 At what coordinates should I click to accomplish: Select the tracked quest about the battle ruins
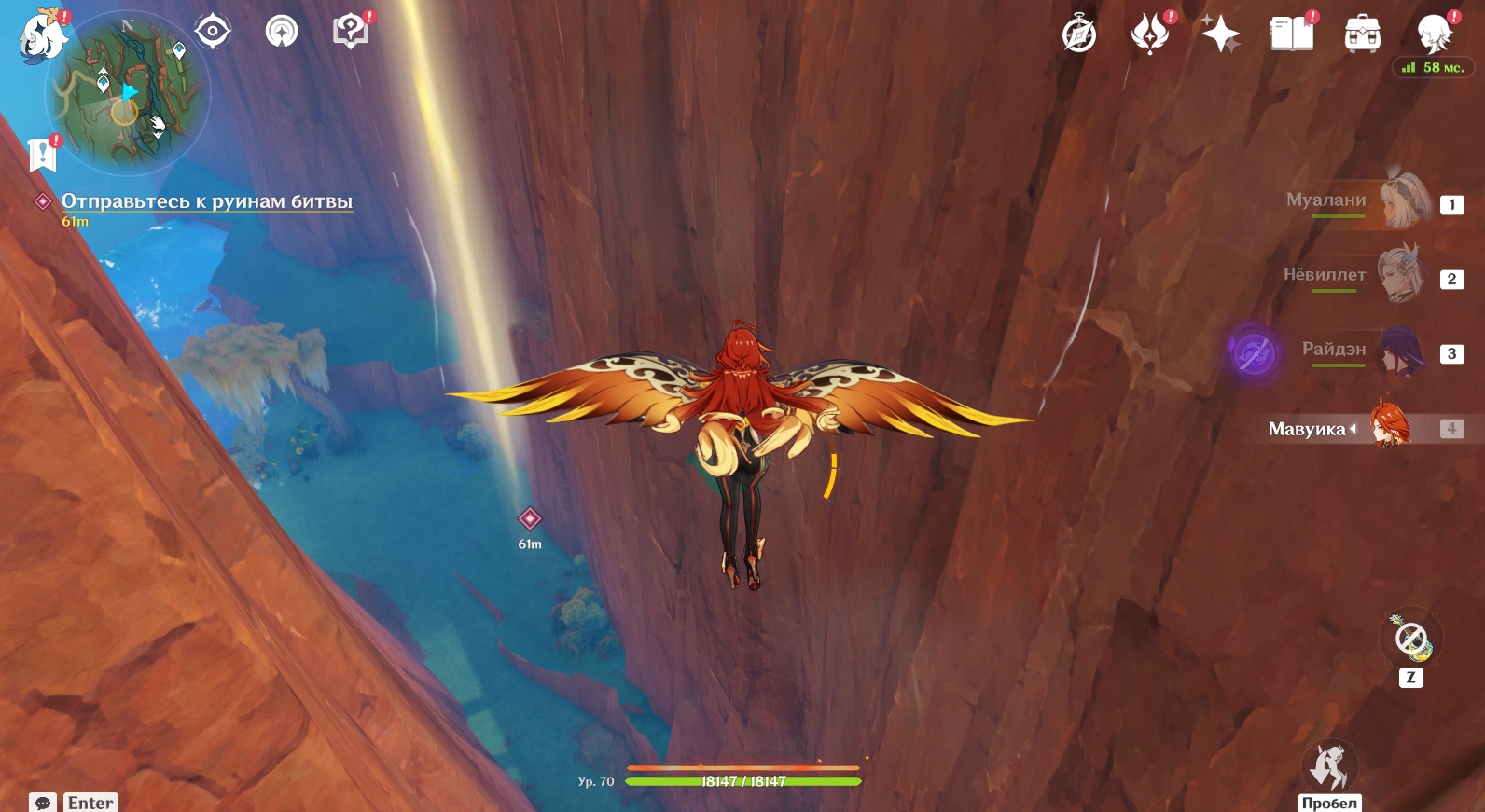(x=206, y=201)
